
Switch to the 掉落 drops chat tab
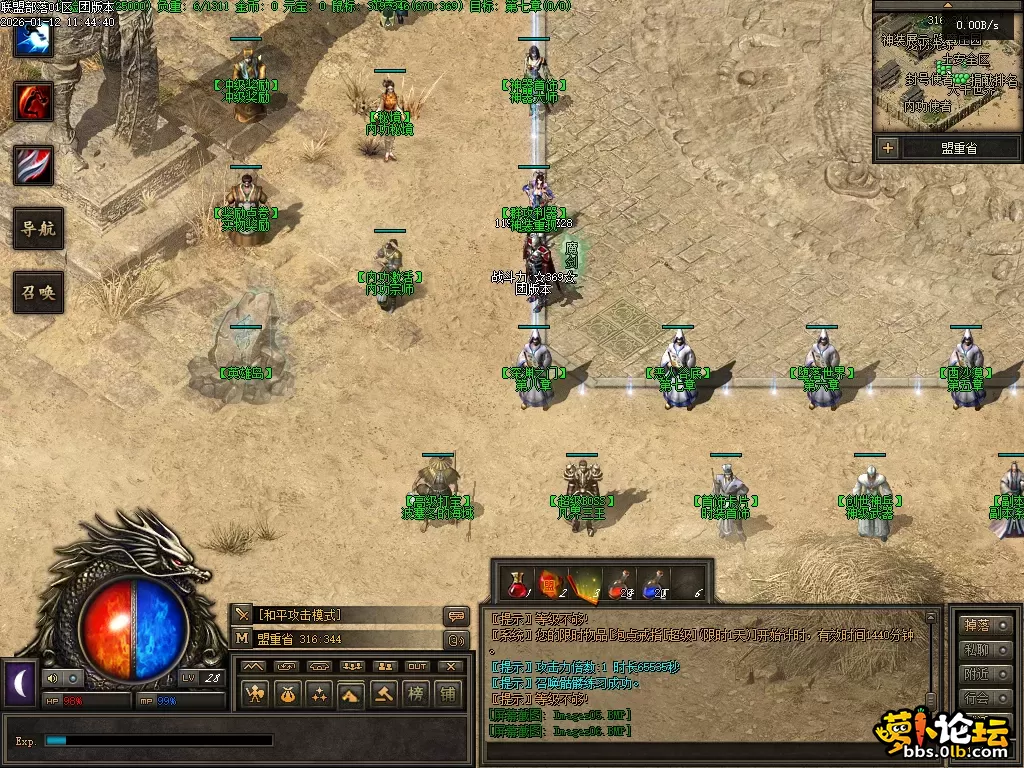tap(975, 625)
